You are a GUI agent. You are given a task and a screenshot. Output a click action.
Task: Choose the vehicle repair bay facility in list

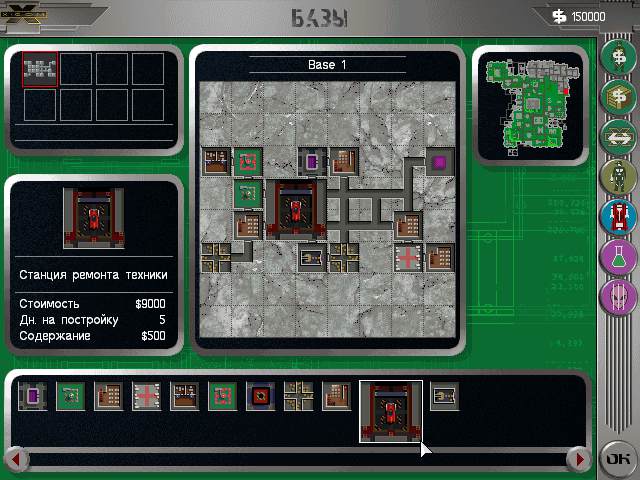pos(391,411)
